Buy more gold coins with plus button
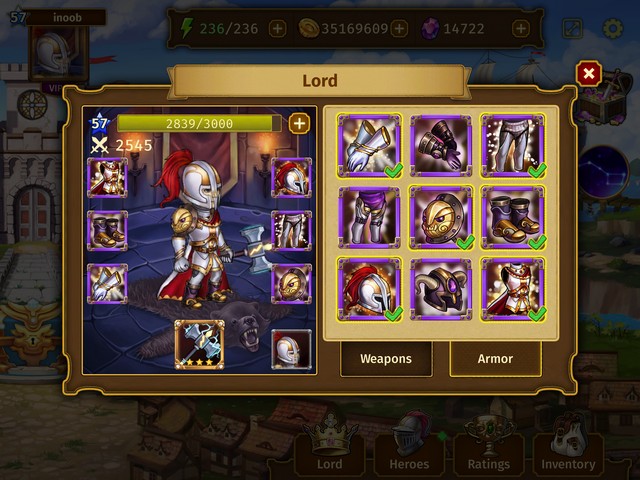Image resolution: width=640 pixels, height=480 pixels. (x=400, y=29)
